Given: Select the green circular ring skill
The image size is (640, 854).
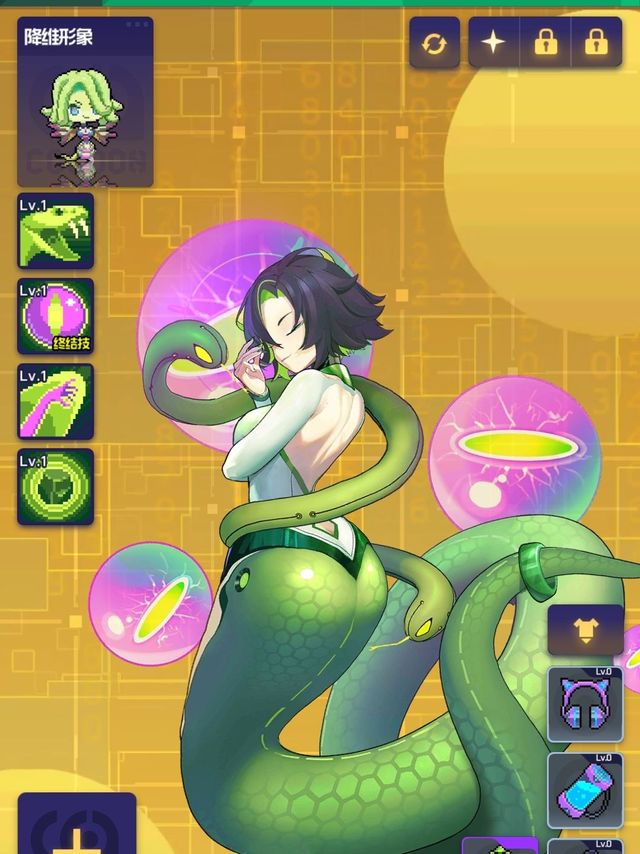Looking at the screenshot, I should (56, 487).
